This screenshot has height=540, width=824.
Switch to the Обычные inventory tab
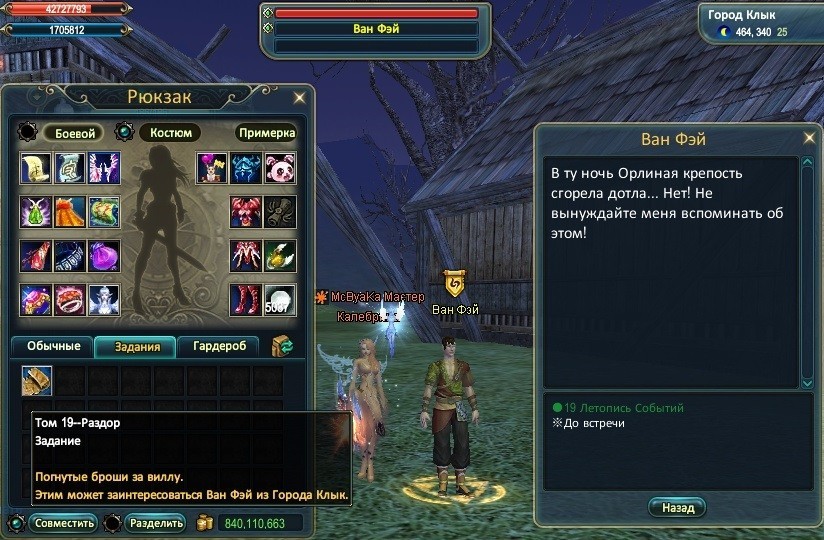(x=53, y=346)
